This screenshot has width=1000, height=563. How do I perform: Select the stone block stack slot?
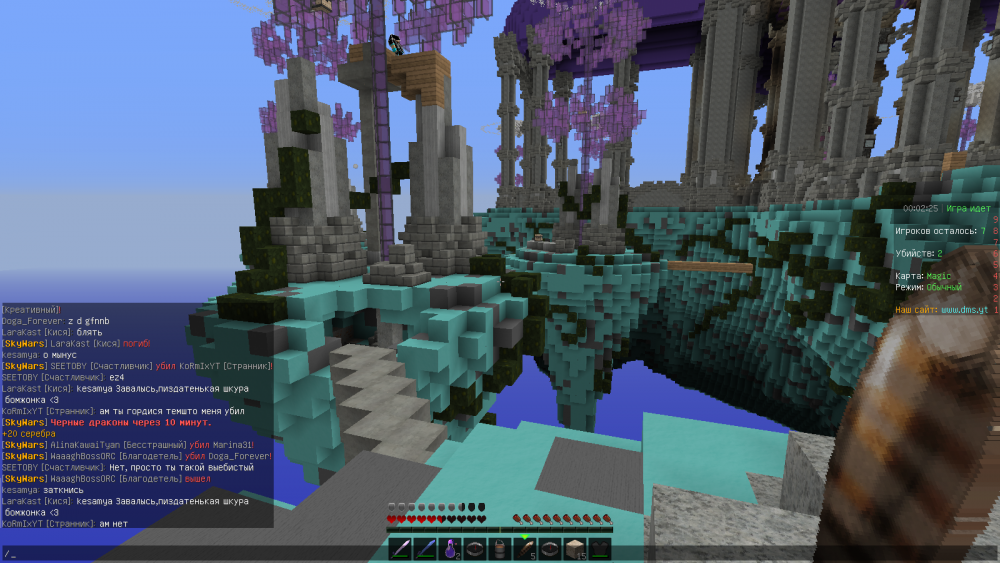[x=574, y=548]
